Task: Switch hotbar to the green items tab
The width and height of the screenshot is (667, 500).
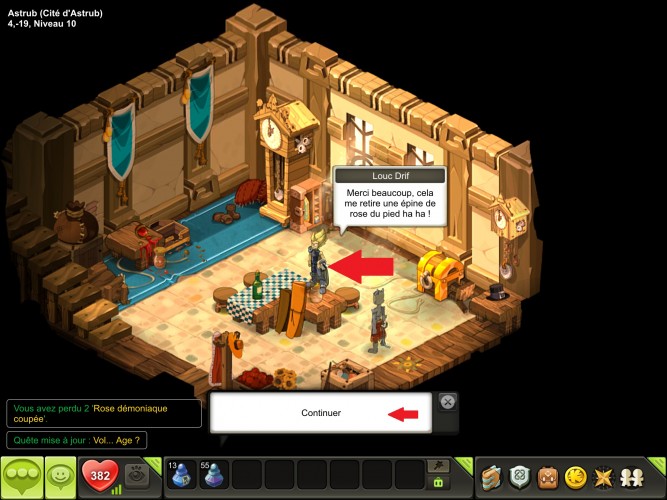Action: coord(437,483)
